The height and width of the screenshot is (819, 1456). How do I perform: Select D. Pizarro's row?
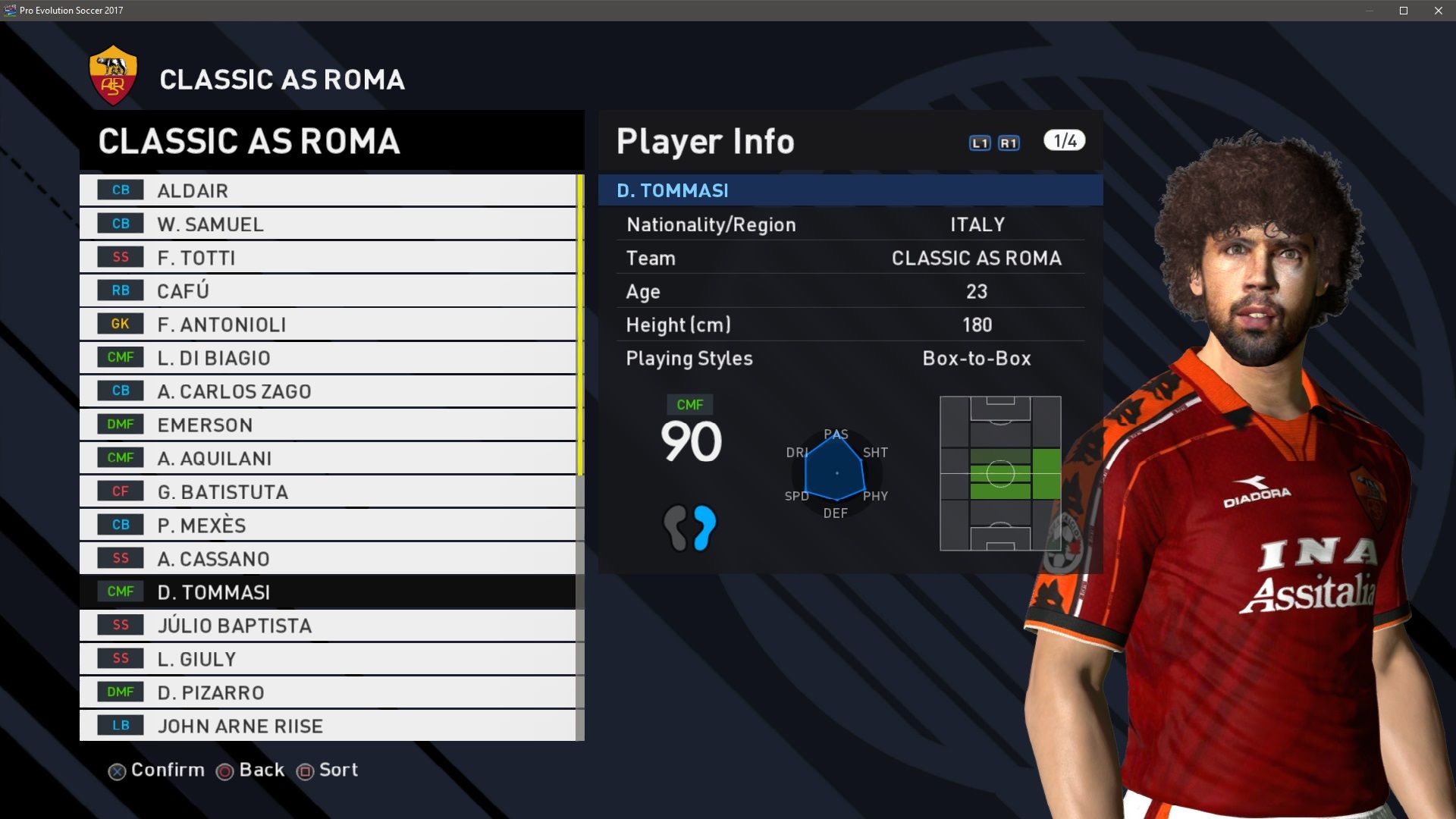point(327,692)
